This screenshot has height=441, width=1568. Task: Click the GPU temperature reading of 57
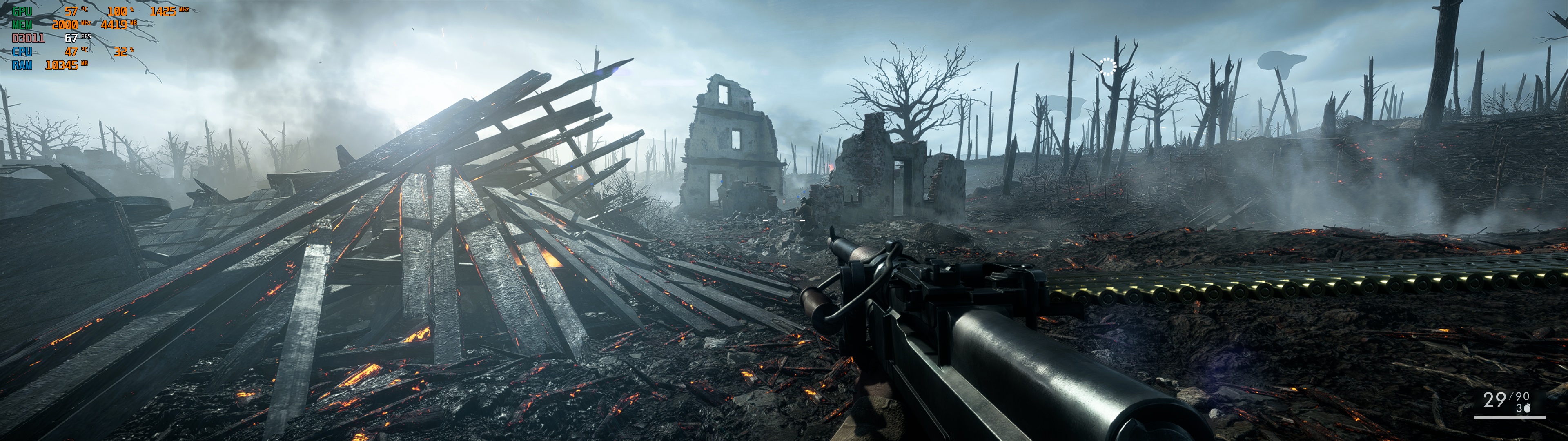point(71,11)
